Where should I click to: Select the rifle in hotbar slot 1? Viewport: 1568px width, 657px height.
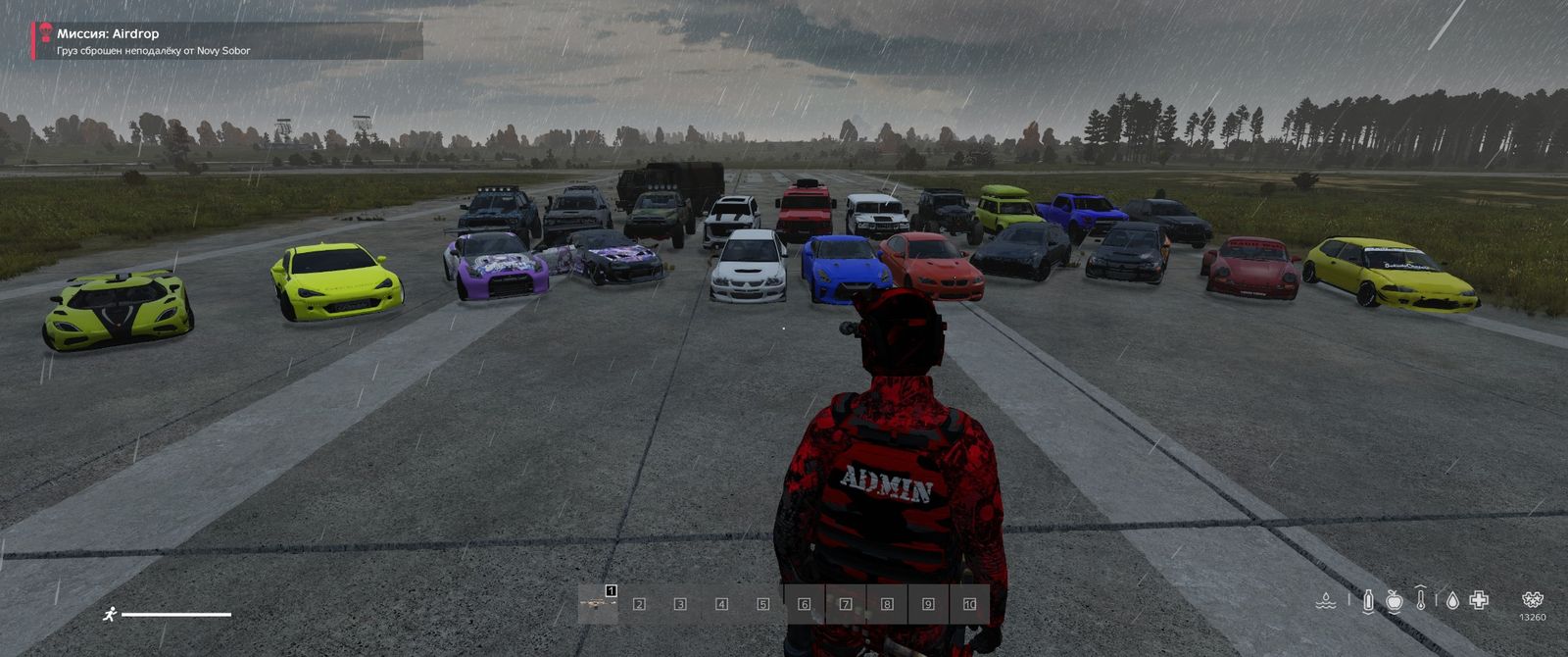pos(598,604)
